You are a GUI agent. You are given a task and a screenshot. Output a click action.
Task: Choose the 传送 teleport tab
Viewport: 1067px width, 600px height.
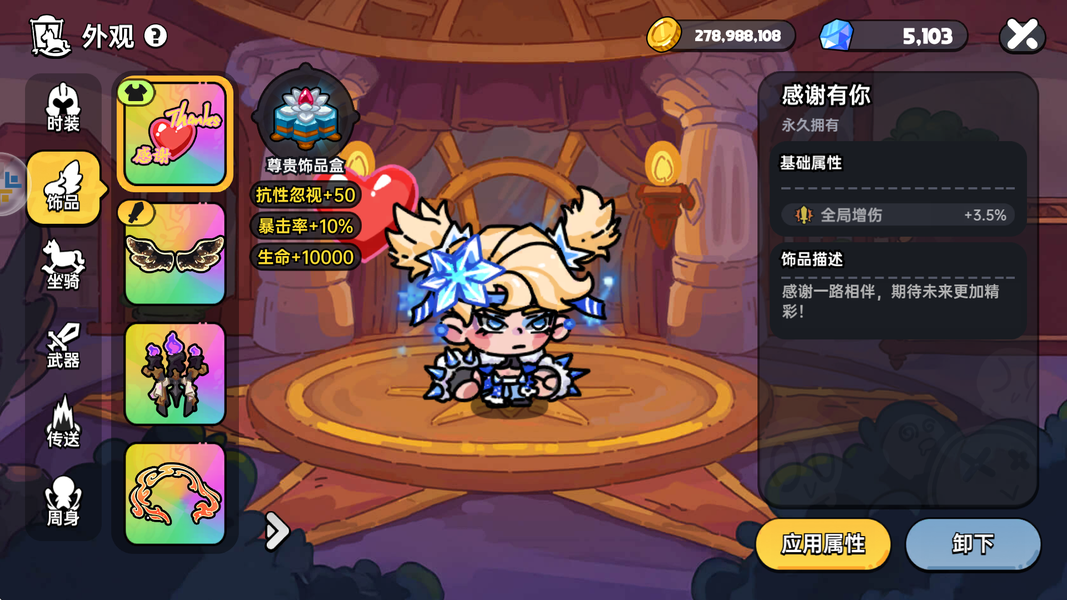point(63,422)
